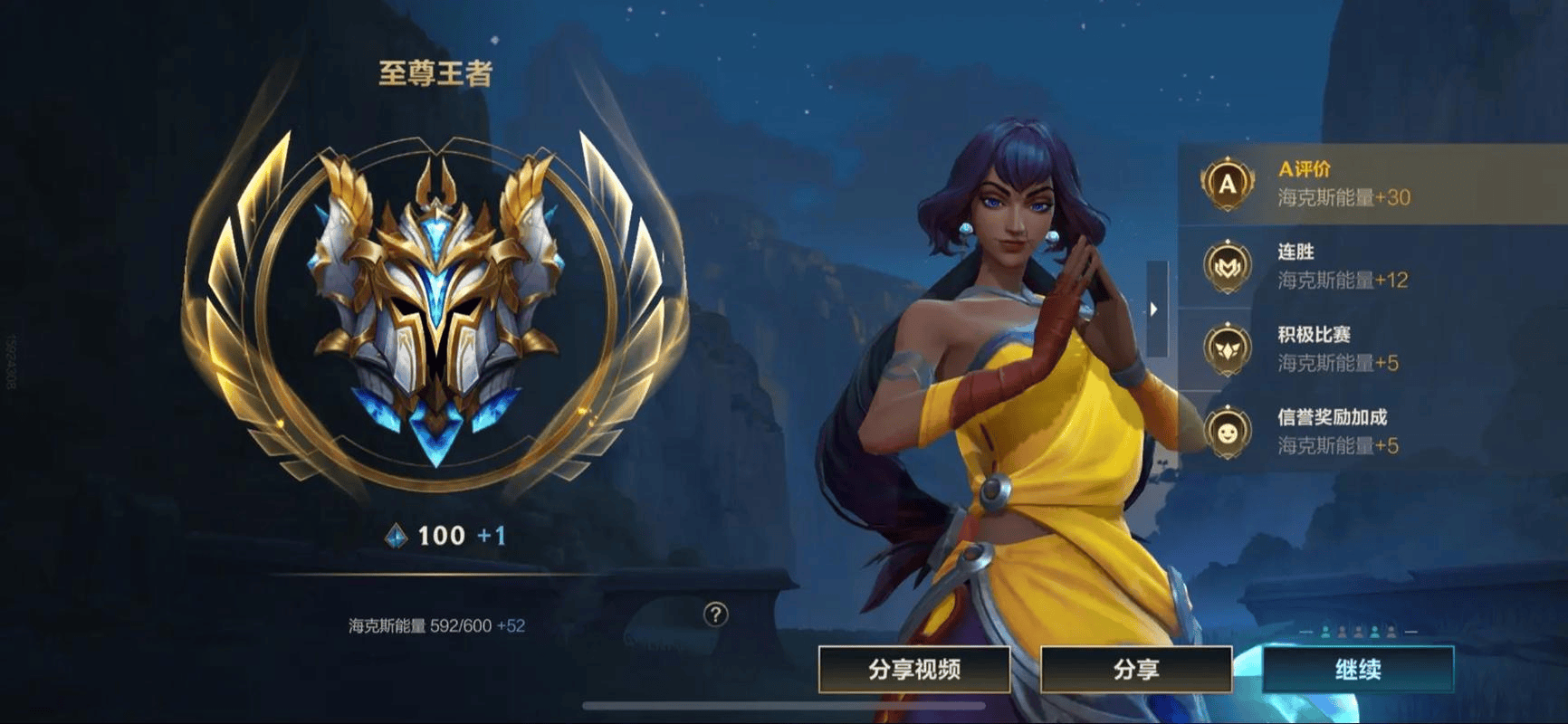Select the 连胜 win streak reward row
Screen dimensions: 1568x724
[1372, 266]
